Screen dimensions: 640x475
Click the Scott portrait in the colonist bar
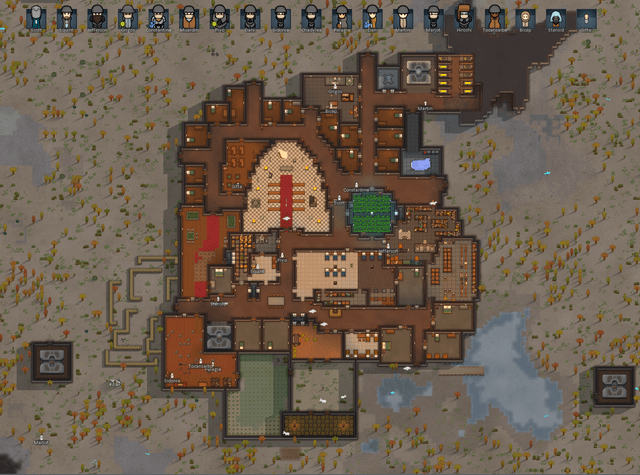(x=36, y=18)
